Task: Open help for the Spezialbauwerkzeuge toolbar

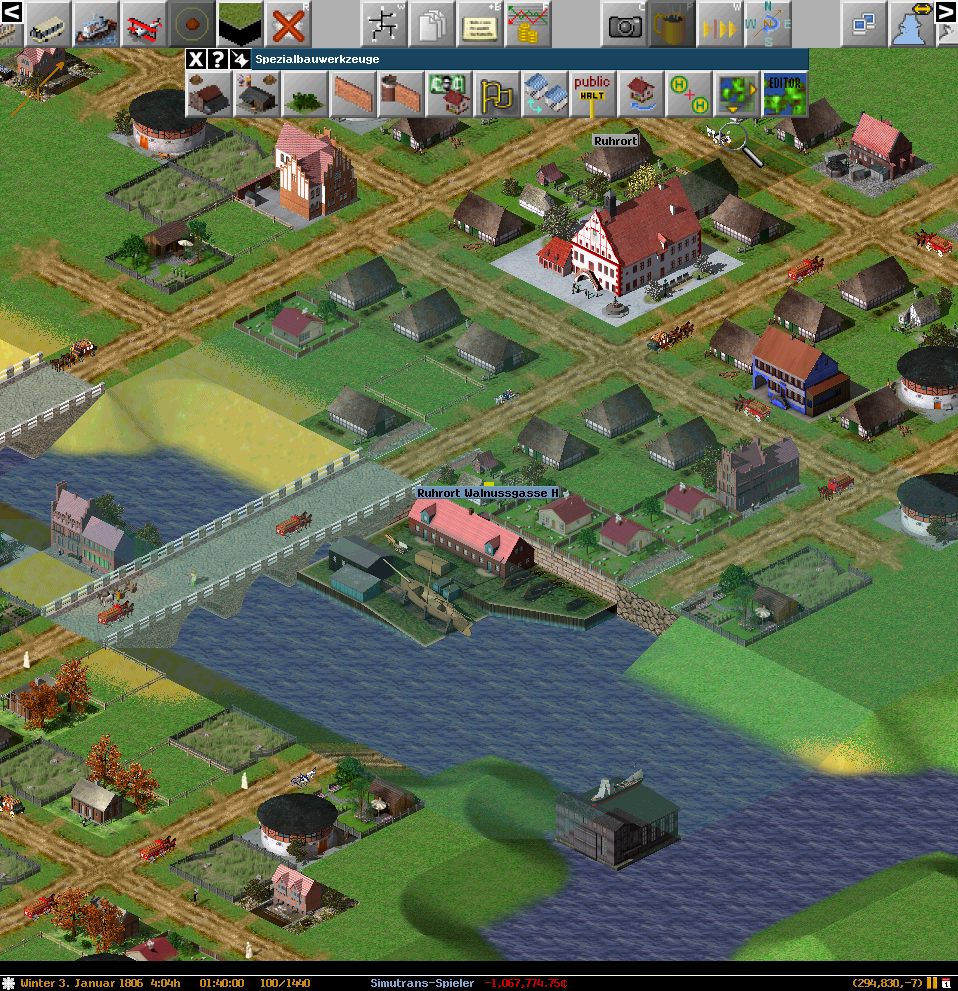Action: 217,59
